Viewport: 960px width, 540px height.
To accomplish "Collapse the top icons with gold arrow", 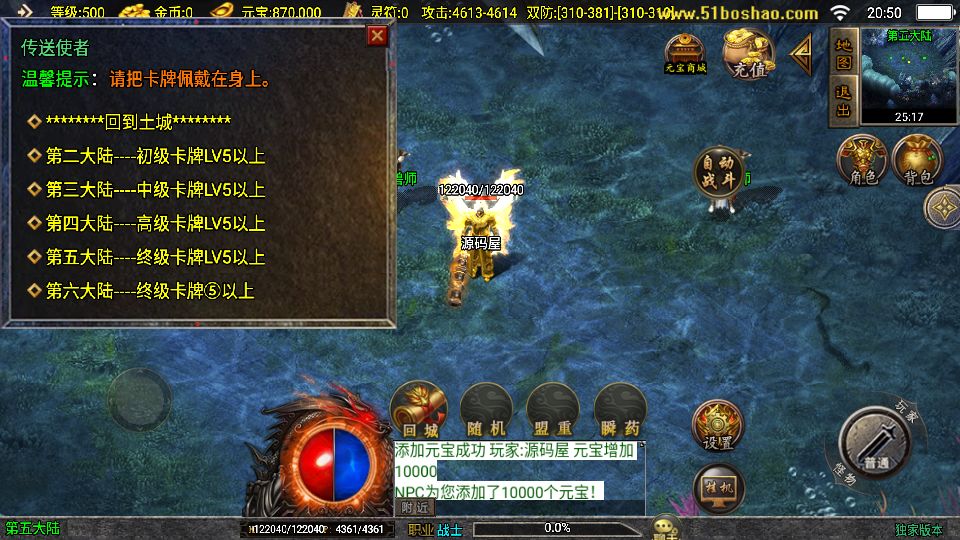I will (x=802, y=54).
